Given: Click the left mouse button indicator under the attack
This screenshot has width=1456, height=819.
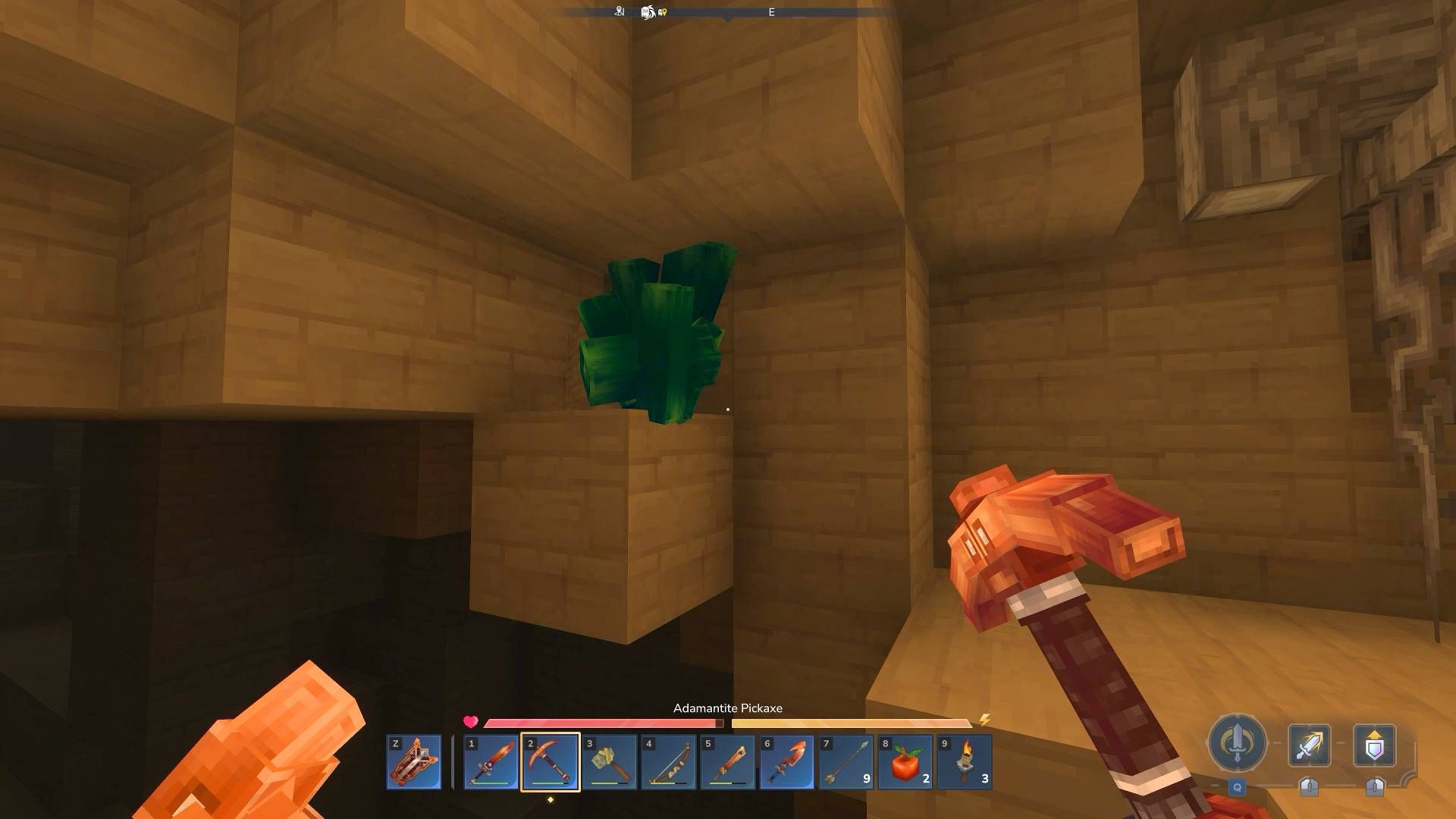Looking at the screenshot, I should [x=1310, y=788].
